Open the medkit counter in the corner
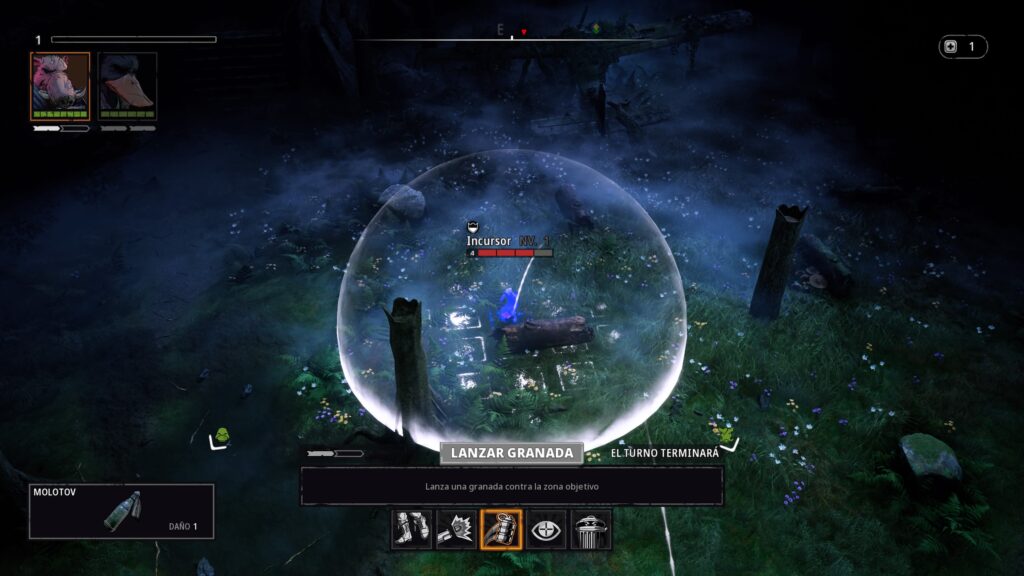The image size is (1024, 576). [962, 47]
